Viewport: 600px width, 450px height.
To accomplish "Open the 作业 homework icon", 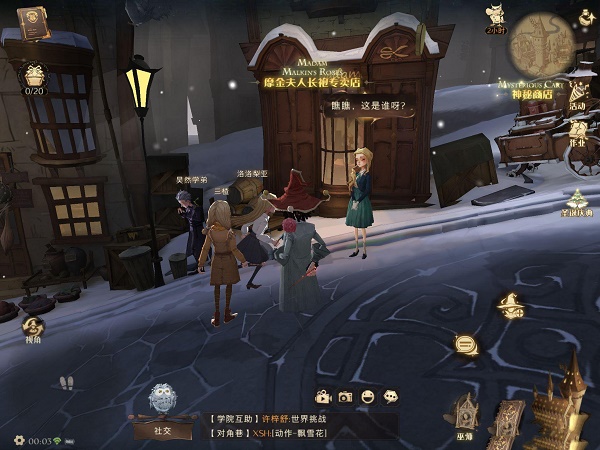I will click(578, 132).
